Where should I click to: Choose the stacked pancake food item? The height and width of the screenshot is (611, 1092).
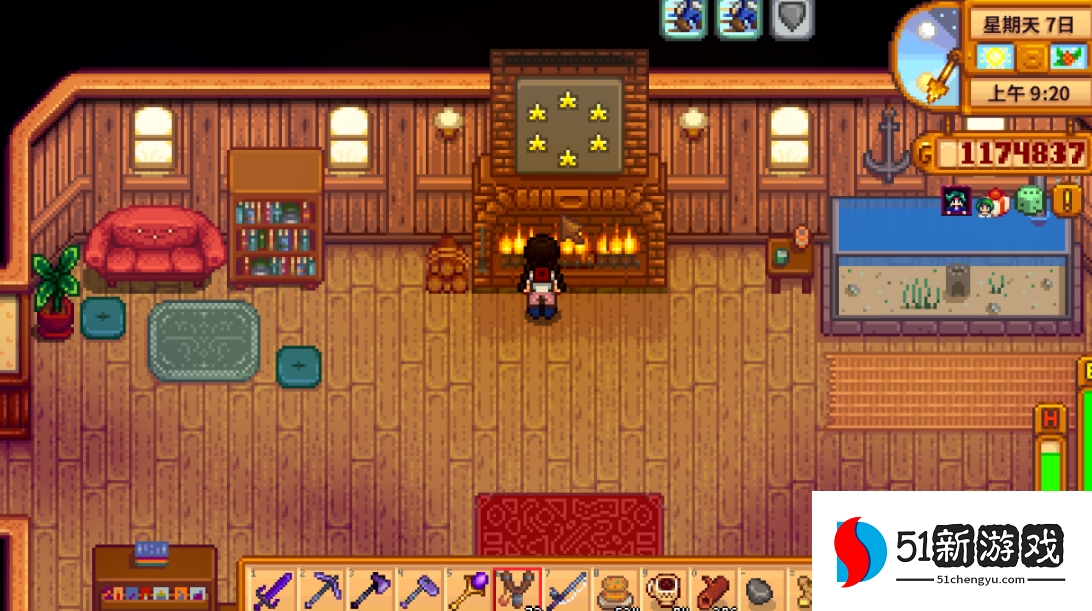point(615,590)
